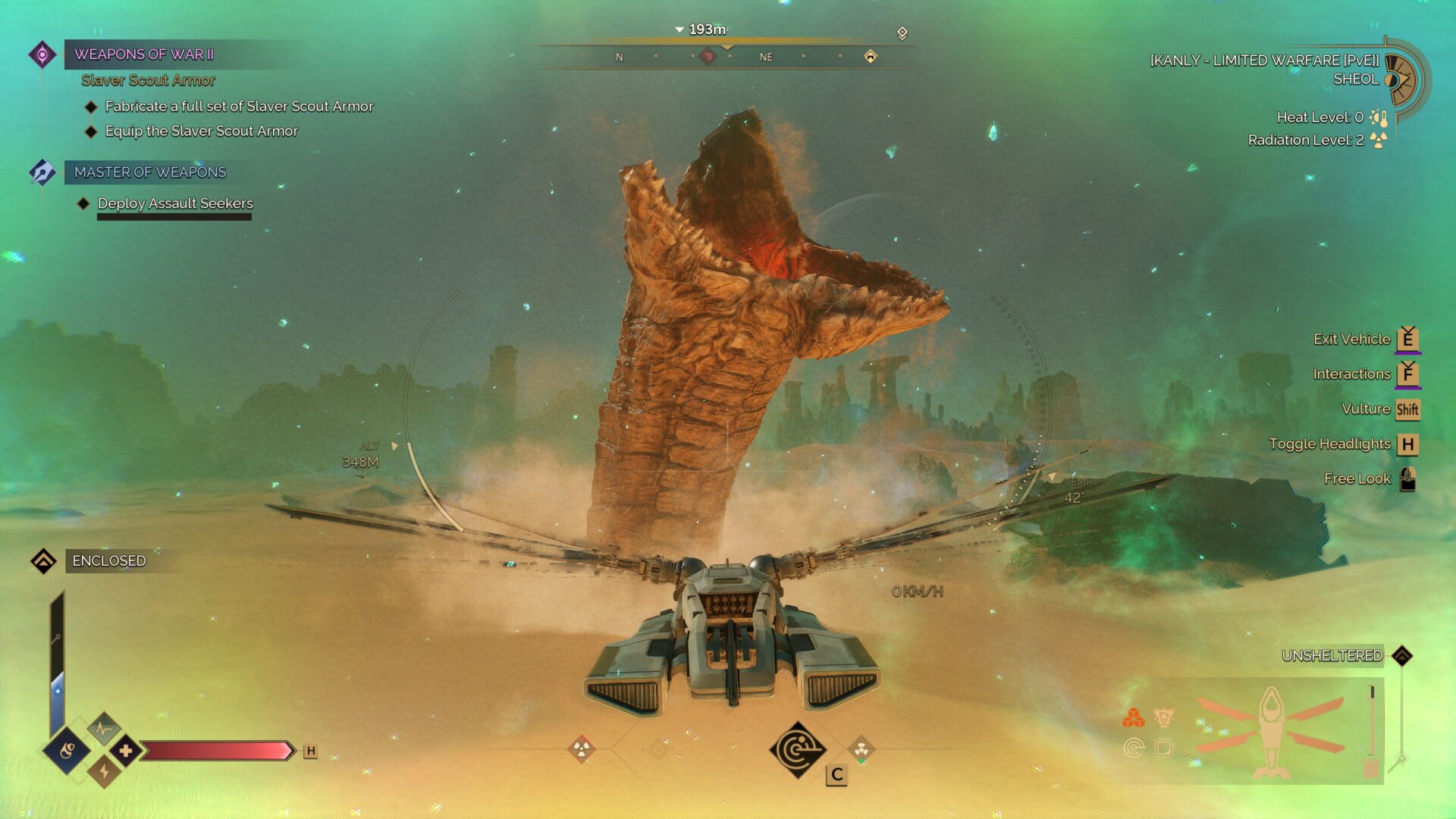Select the red radiation diamond on the hotbar

[x=582, y=749]
